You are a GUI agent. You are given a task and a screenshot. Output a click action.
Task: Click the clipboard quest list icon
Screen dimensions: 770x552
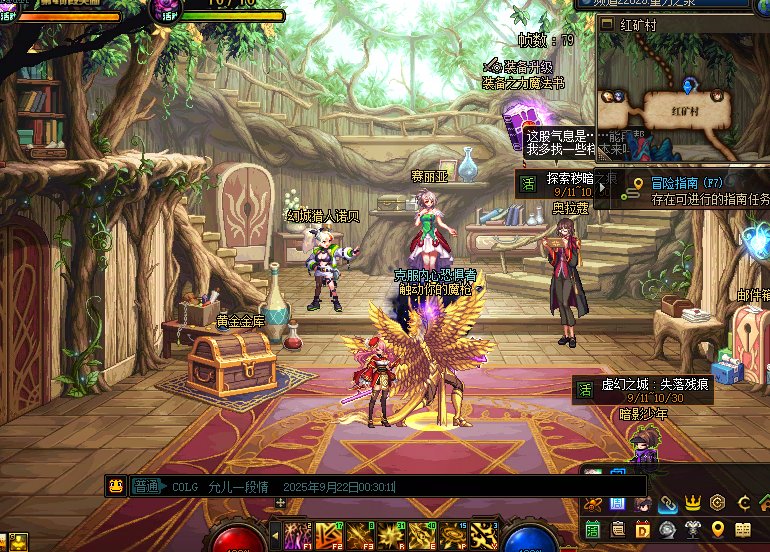[617, 529]
